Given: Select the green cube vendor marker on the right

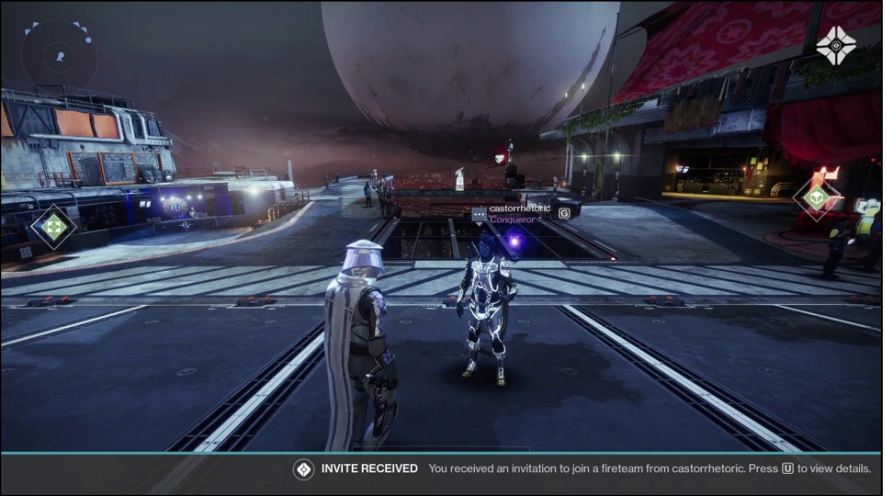Looking at the screenshot, I should (x=818, y=197).
